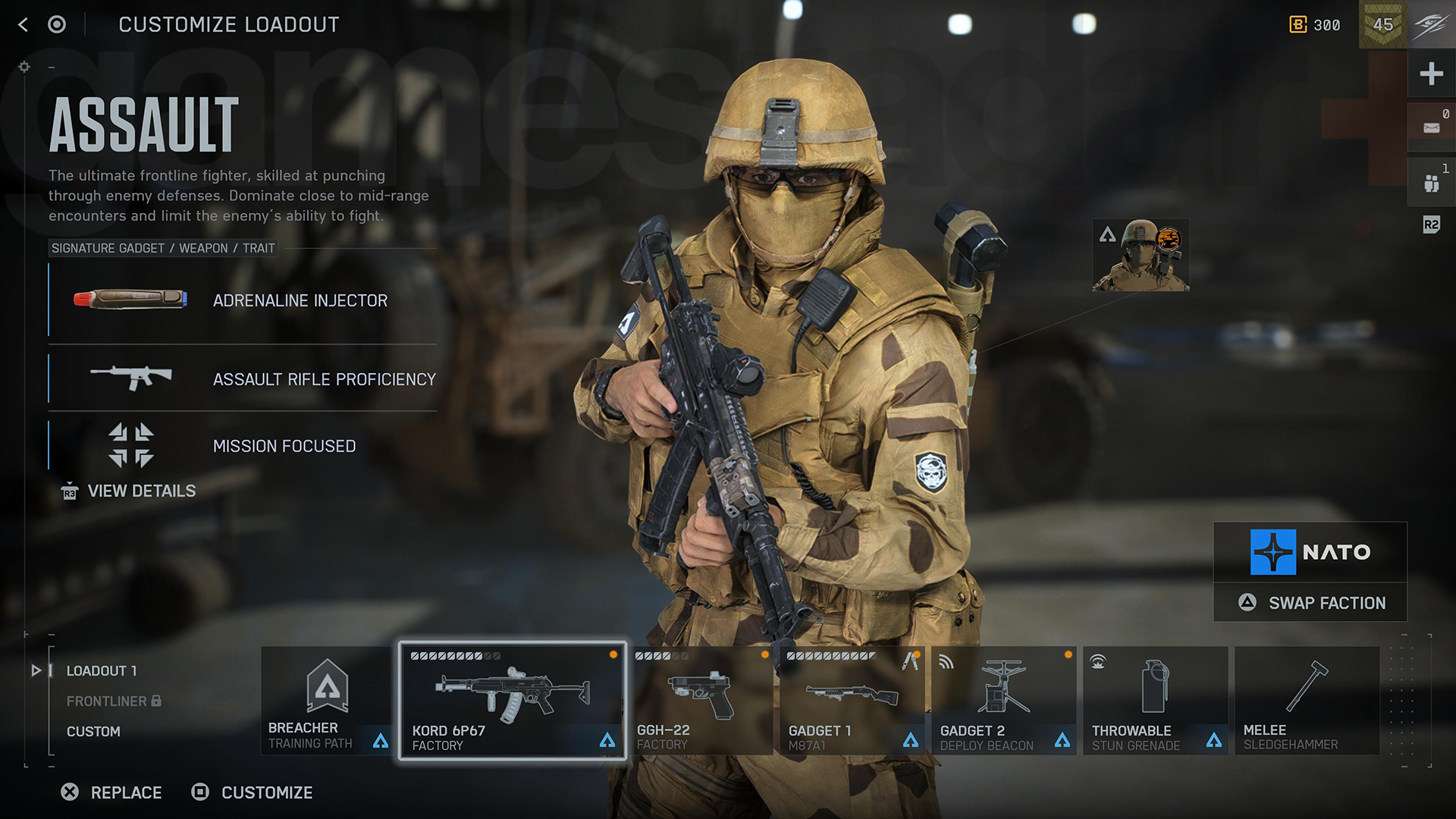Open the squad members icon
Viewport: 1456px width, 819px height.
[1431, 180]
